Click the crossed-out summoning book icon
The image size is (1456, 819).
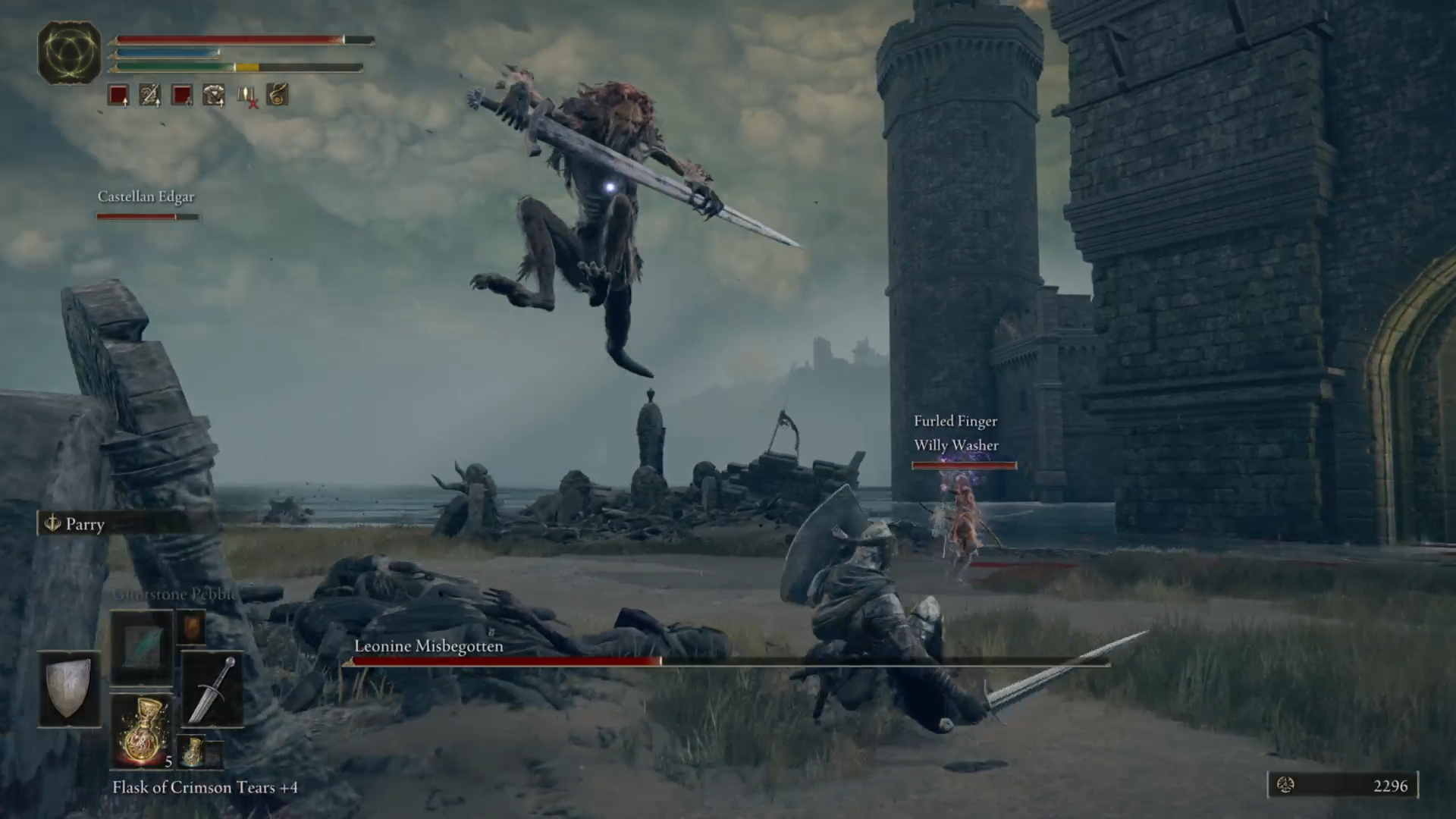coord(246,95)
